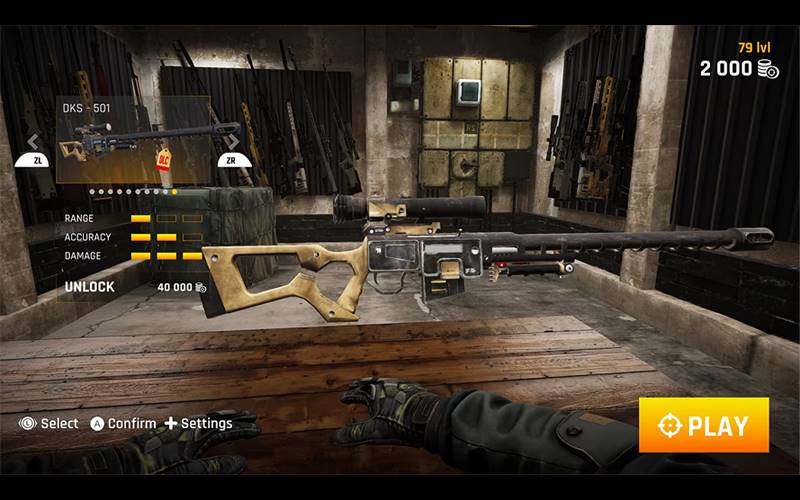Show the previous weapon with the left arrow

pyautogui.click(x=33, y=142)
